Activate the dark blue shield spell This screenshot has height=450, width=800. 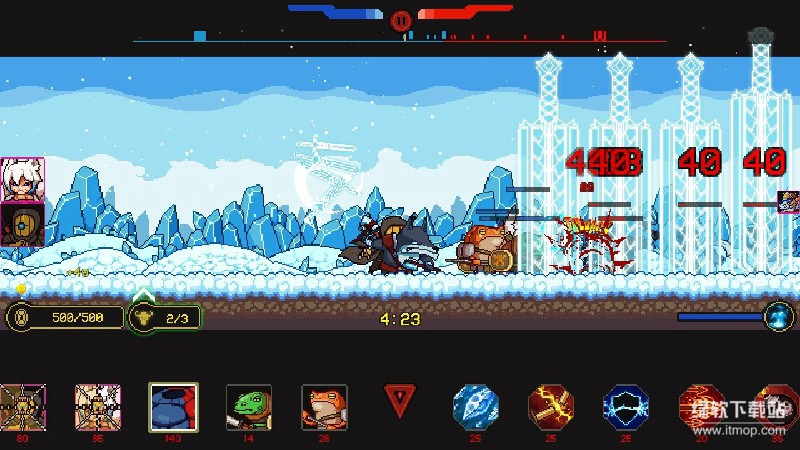click(x=625, y=406)
